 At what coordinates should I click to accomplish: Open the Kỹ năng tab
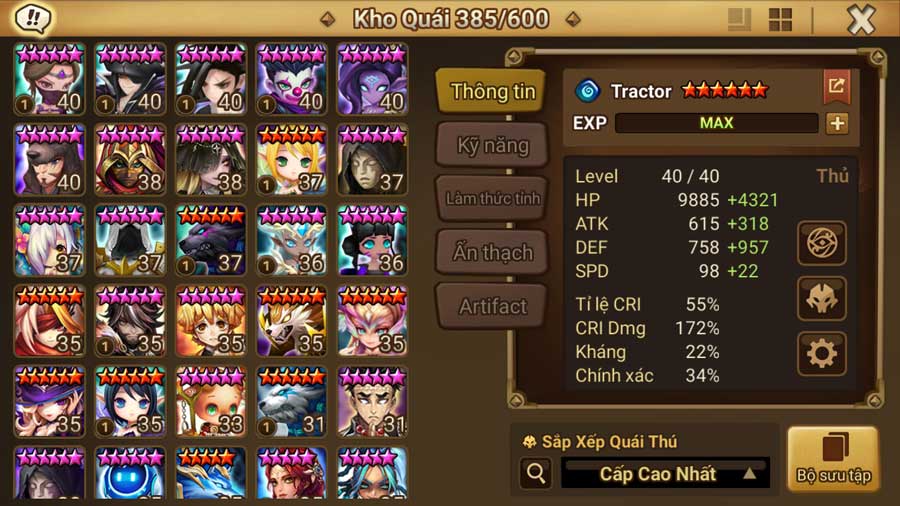coord(492,146)
